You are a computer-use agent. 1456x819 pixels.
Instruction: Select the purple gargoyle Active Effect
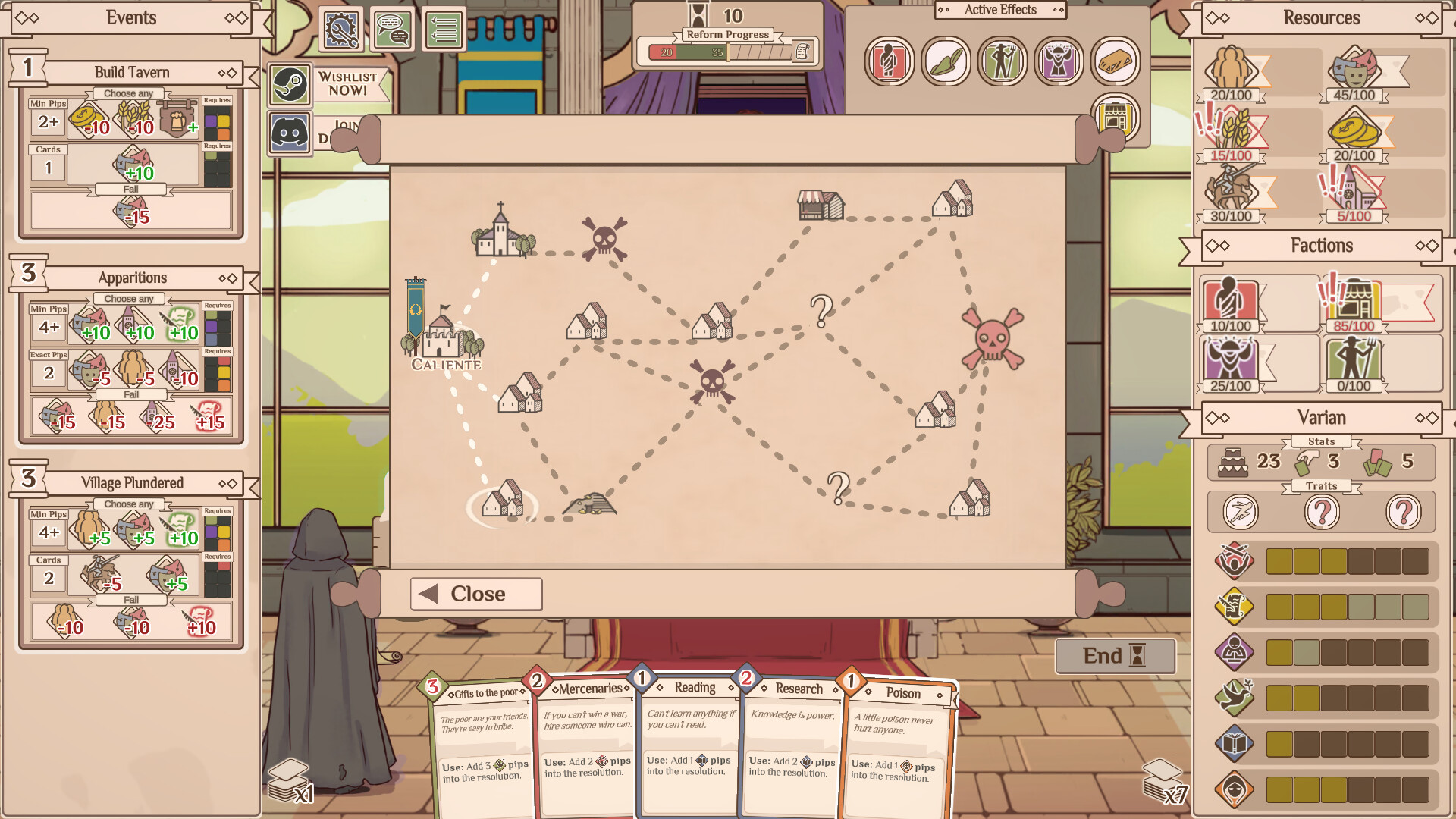1059,61
